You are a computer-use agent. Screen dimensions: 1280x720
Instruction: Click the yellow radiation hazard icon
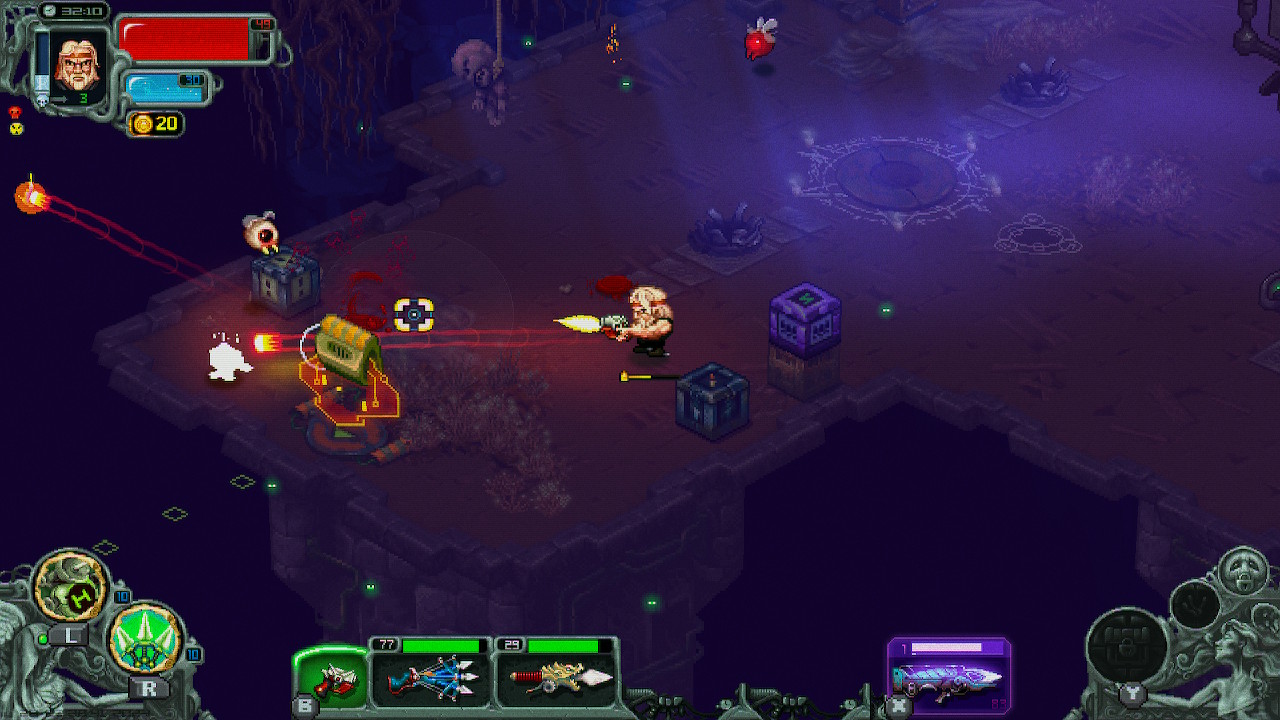pos(15,128)
